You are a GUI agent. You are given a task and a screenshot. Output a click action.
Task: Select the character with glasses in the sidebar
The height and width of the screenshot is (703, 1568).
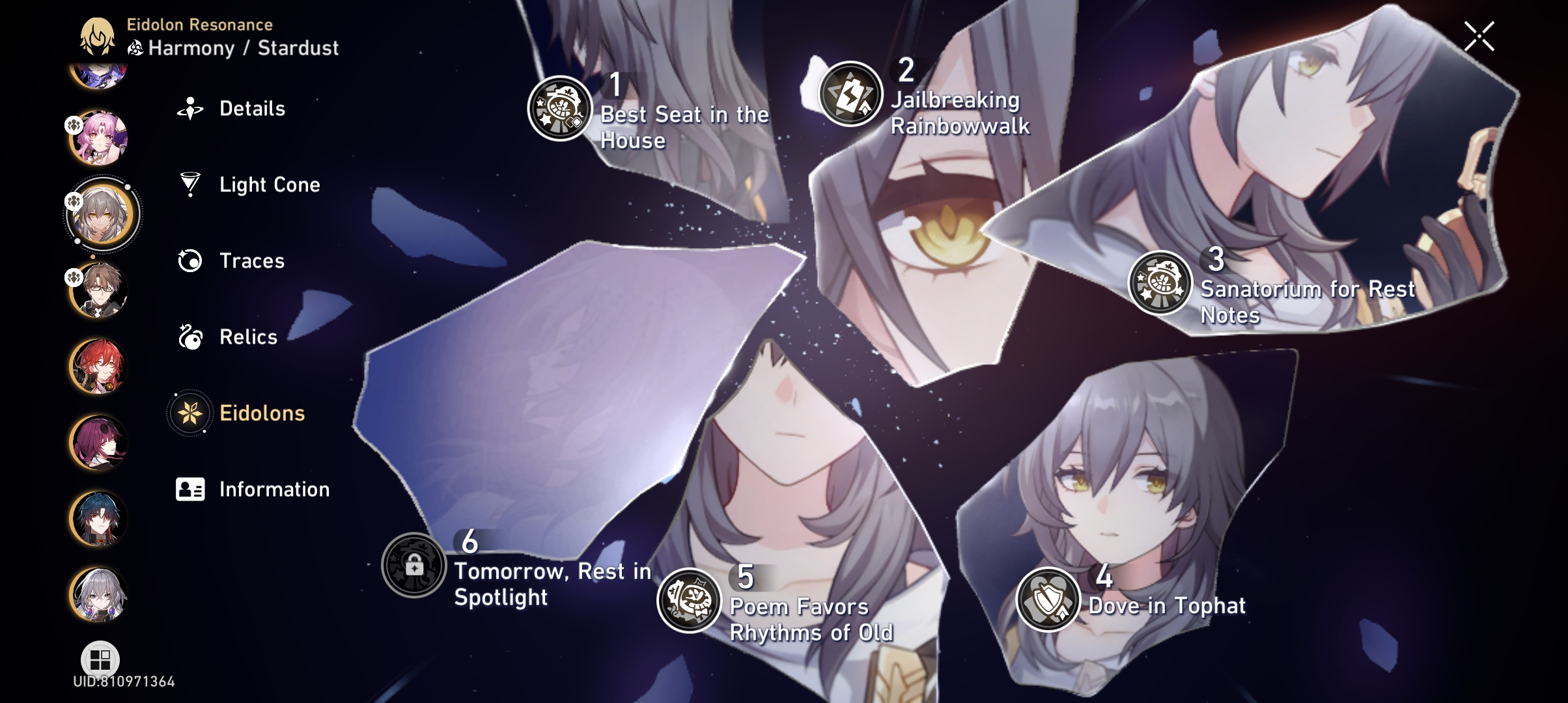tap(99, 290)
